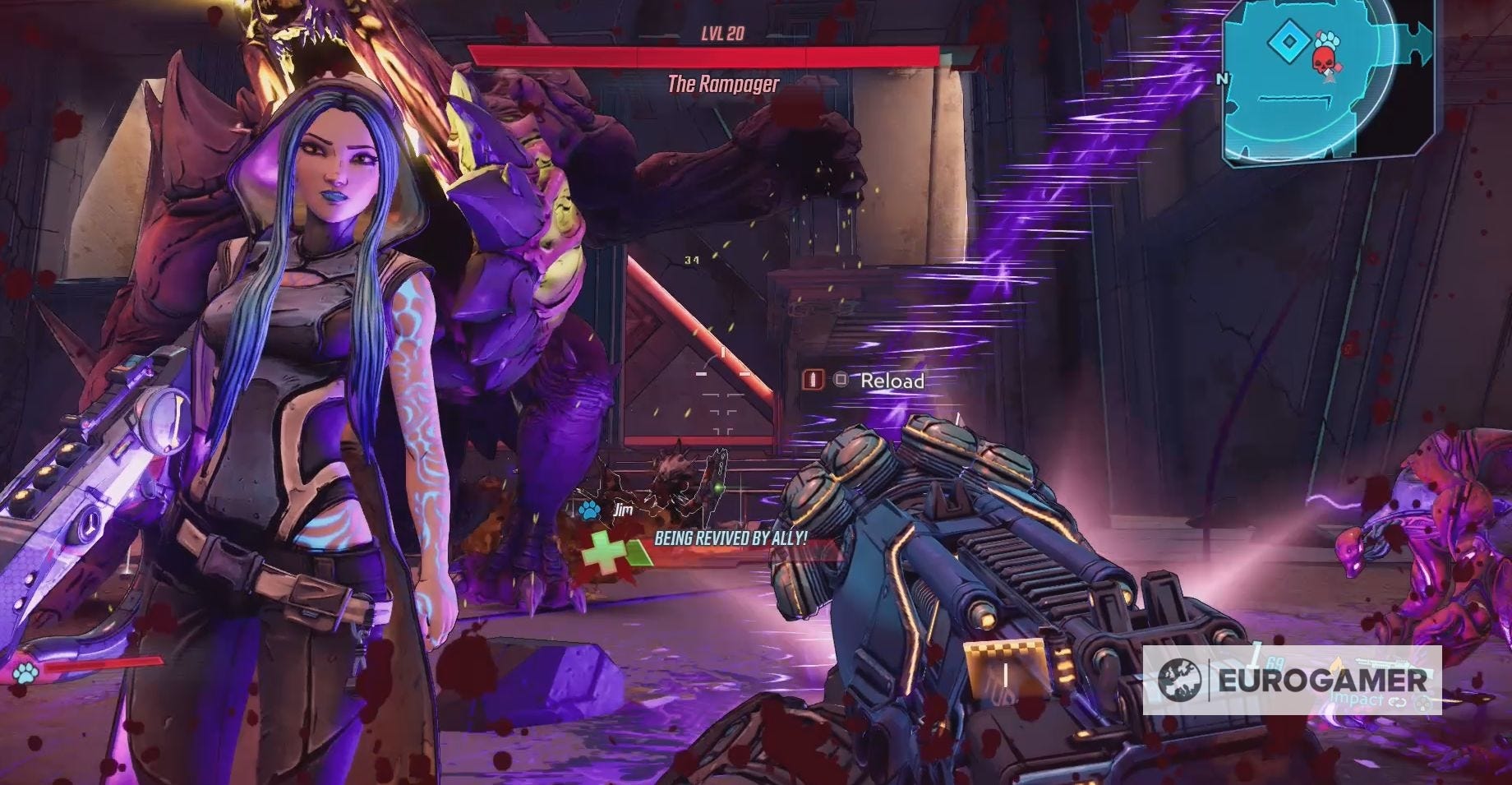Select the fire element icon beside the ammo counter
The width and height of the screenshot is (1512, 785).
[1339, 662]
